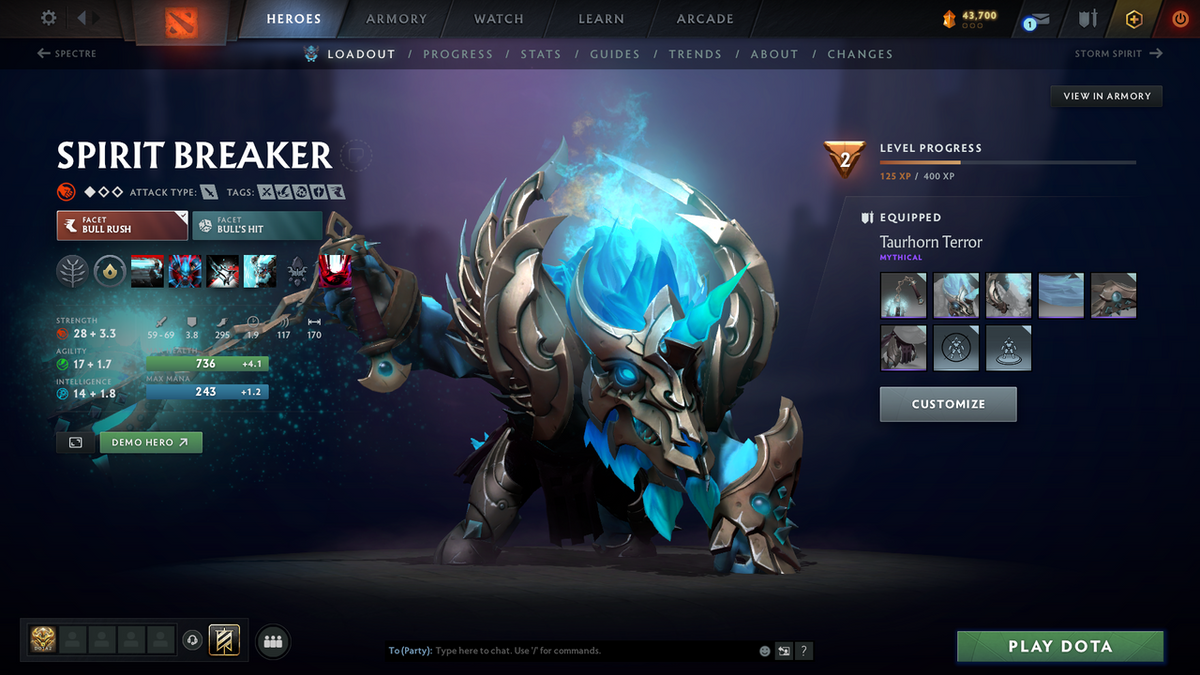Screen dimensions: 1200x675
Task: Open the Learn section
Action: pos(601,19)
